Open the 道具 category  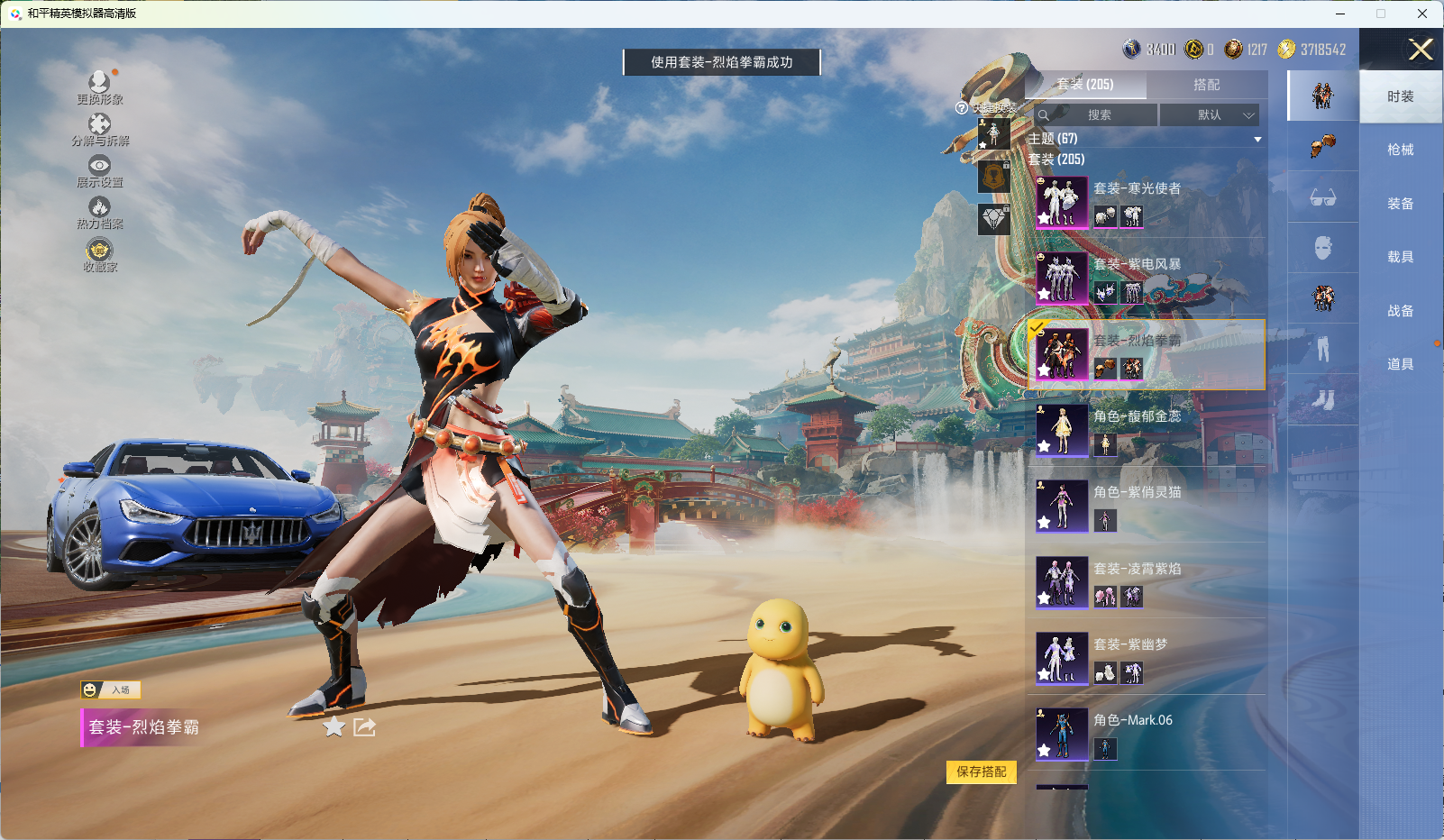(x=1400, y=364)
